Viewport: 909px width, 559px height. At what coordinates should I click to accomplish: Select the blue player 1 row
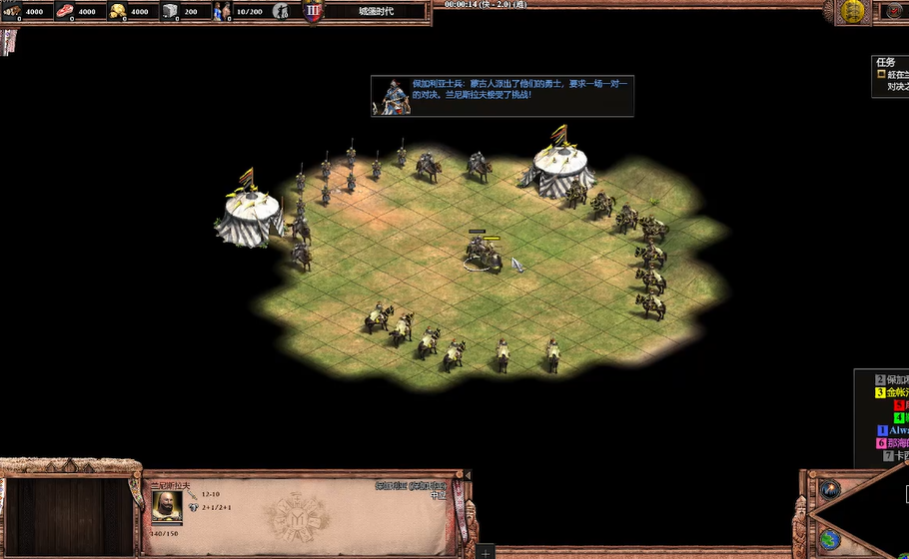(894, 431)
